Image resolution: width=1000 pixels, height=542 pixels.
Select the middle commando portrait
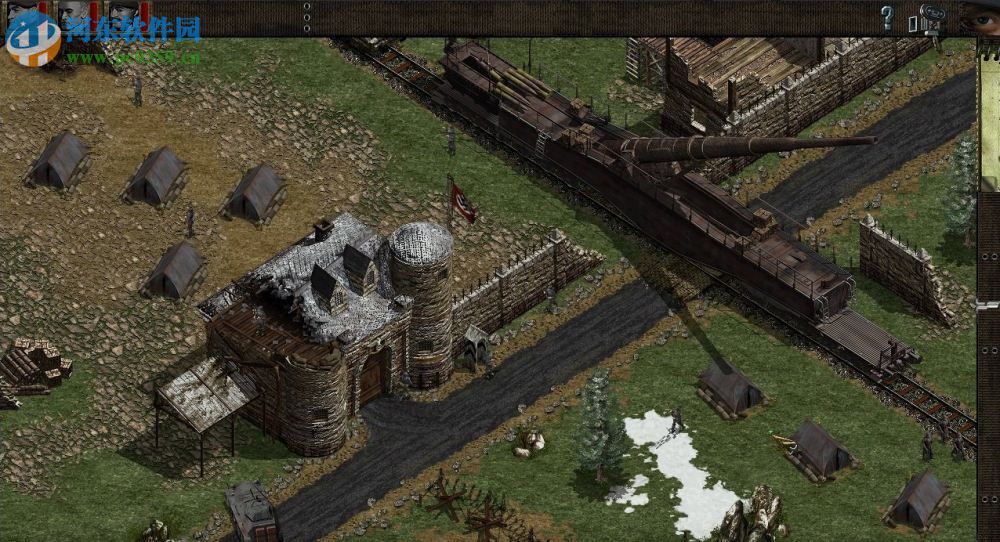pos(73,14)
